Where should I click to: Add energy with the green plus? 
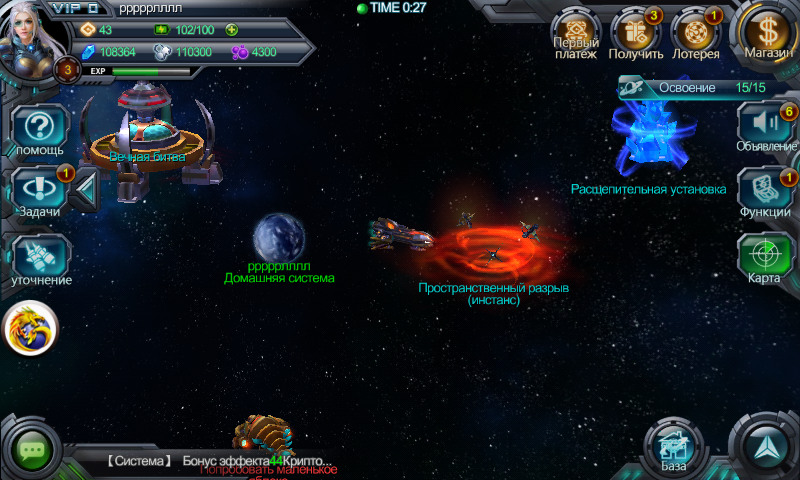click(232, 30)
